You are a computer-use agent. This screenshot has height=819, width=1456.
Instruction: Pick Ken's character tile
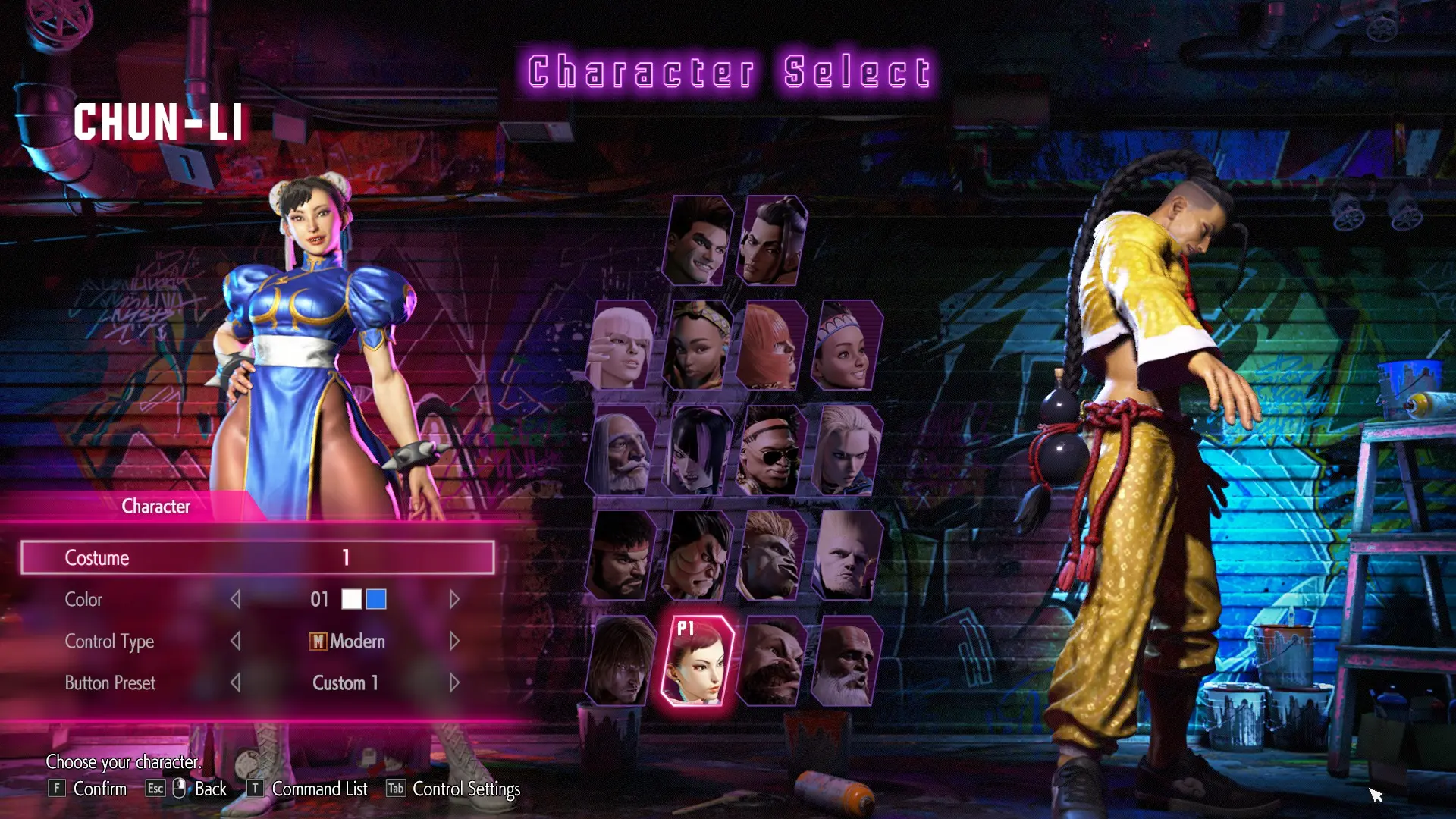pyautogui.click(x=622, y=661)
